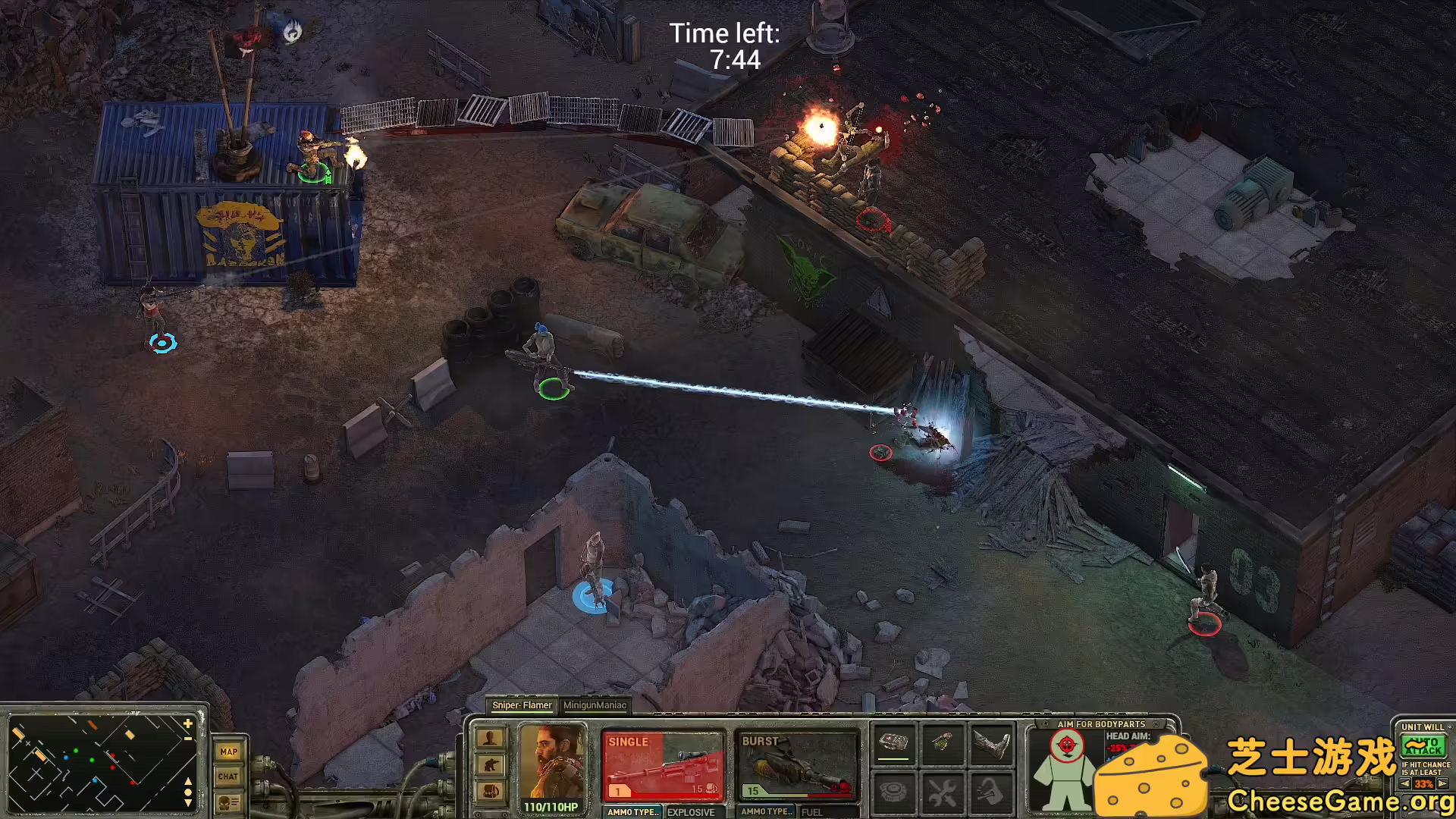This screenshot has height=819, width=1456.
Task: Open the flamethrower's AMMO TYPE selector
Action: tap(766, 811)
